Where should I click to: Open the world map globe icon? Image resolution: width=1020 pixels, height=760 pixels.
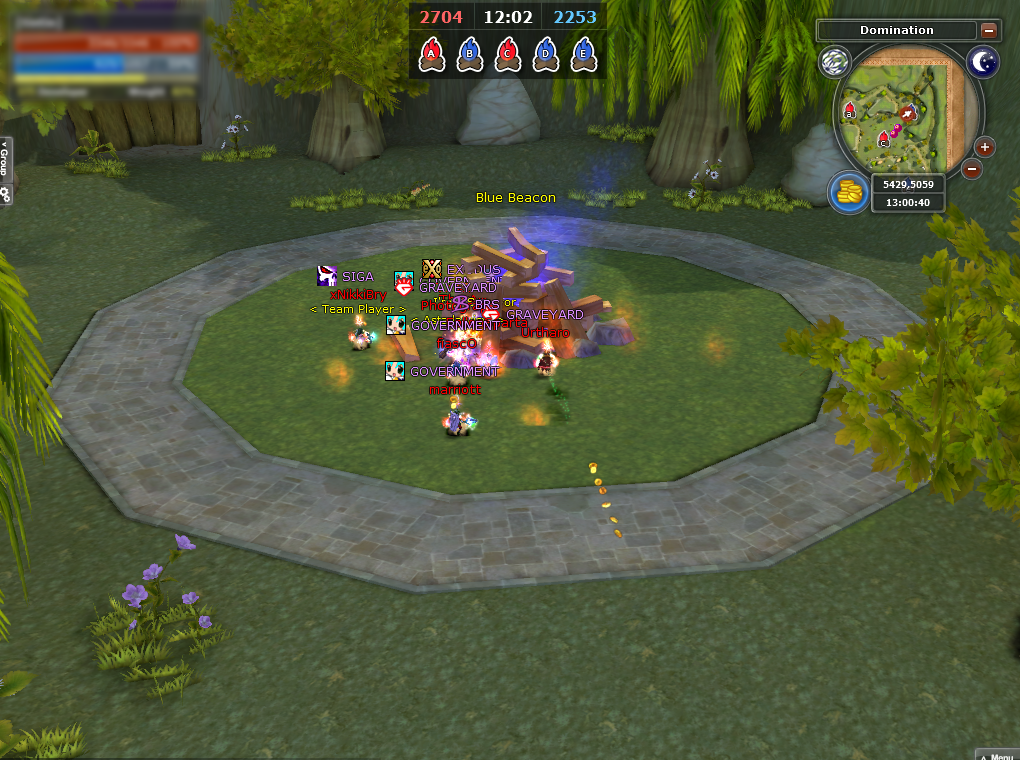pos(834,62)
